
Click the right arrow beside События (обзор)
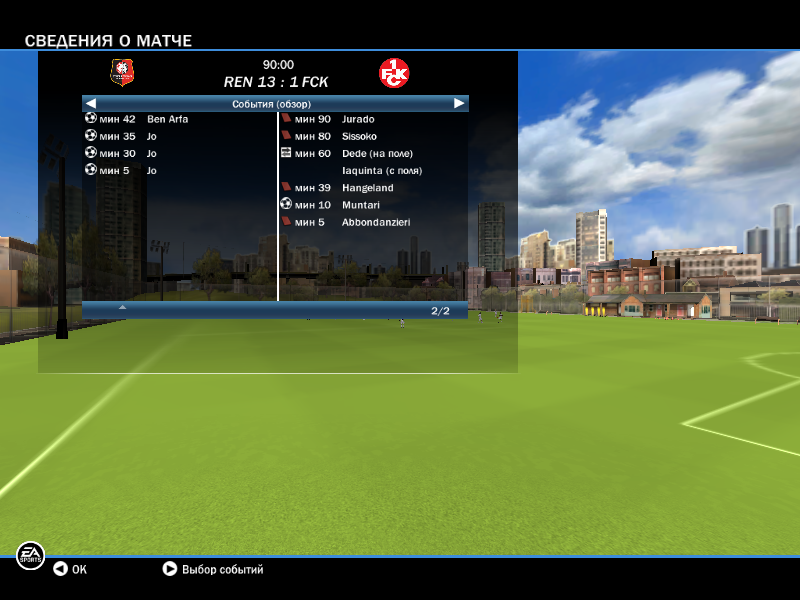pos(459,103)
